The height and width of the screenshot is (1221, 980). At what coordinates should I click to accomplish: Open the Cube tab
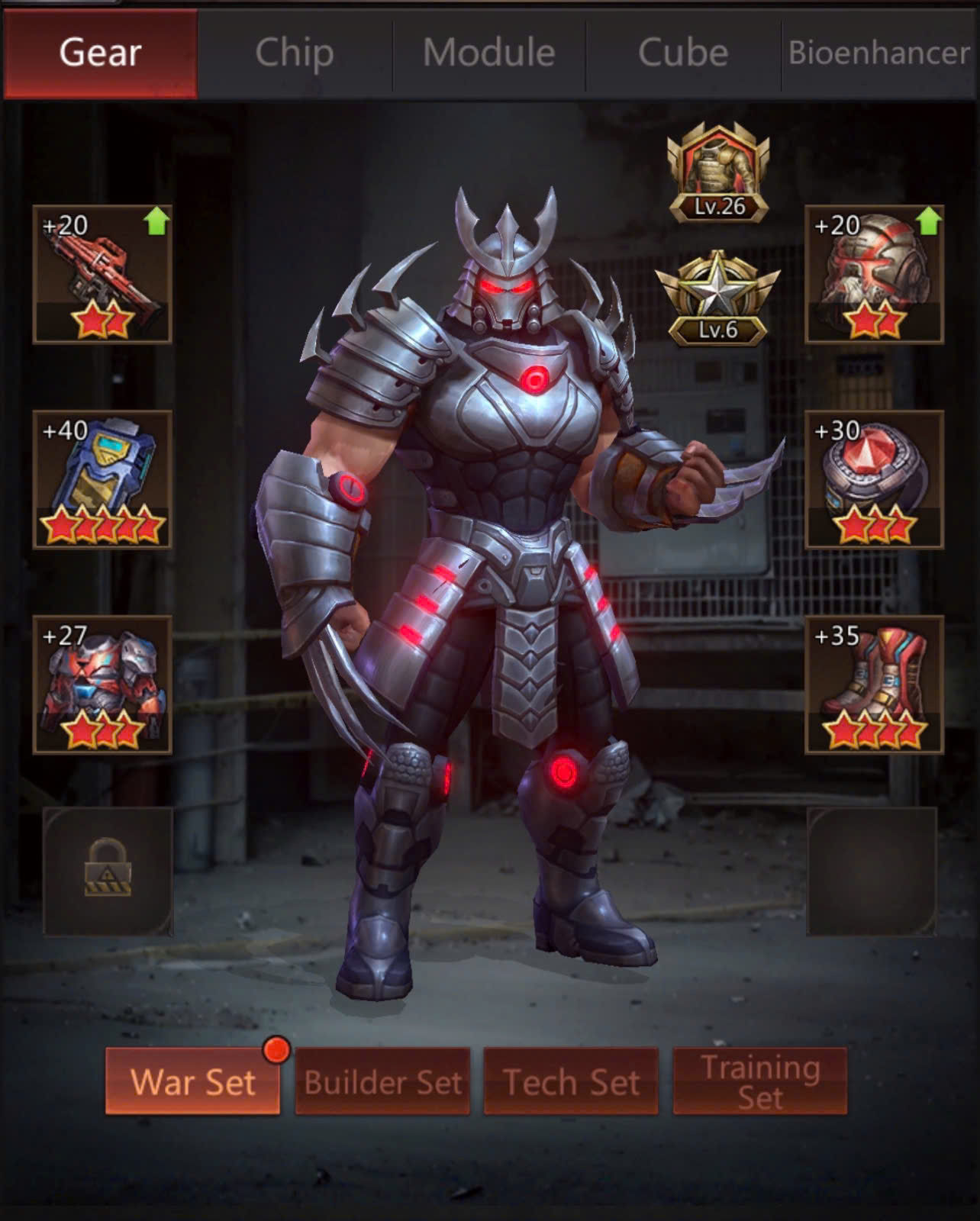click(683, 53)
